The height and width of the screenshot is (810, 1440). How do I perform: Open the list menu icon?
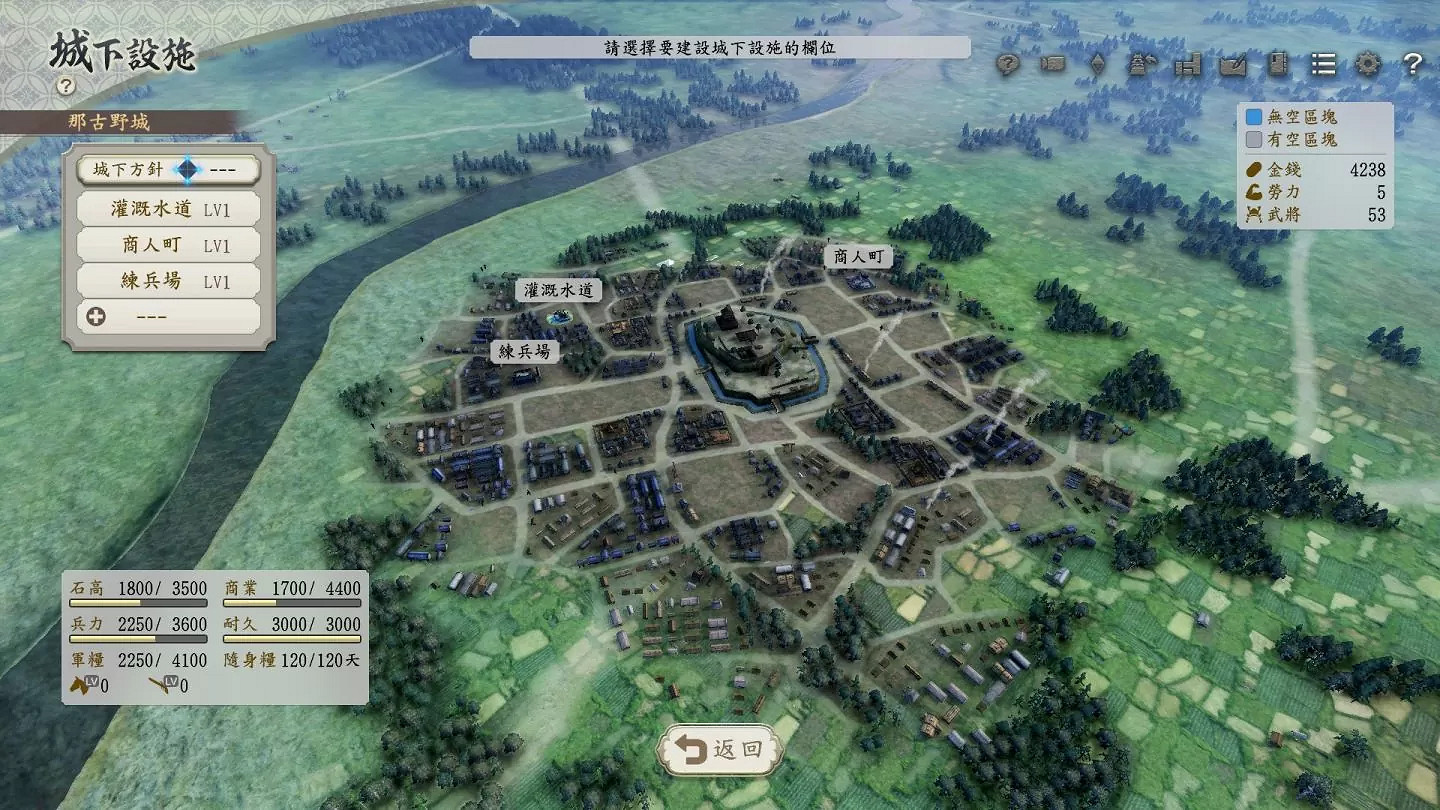(1322, 65)
